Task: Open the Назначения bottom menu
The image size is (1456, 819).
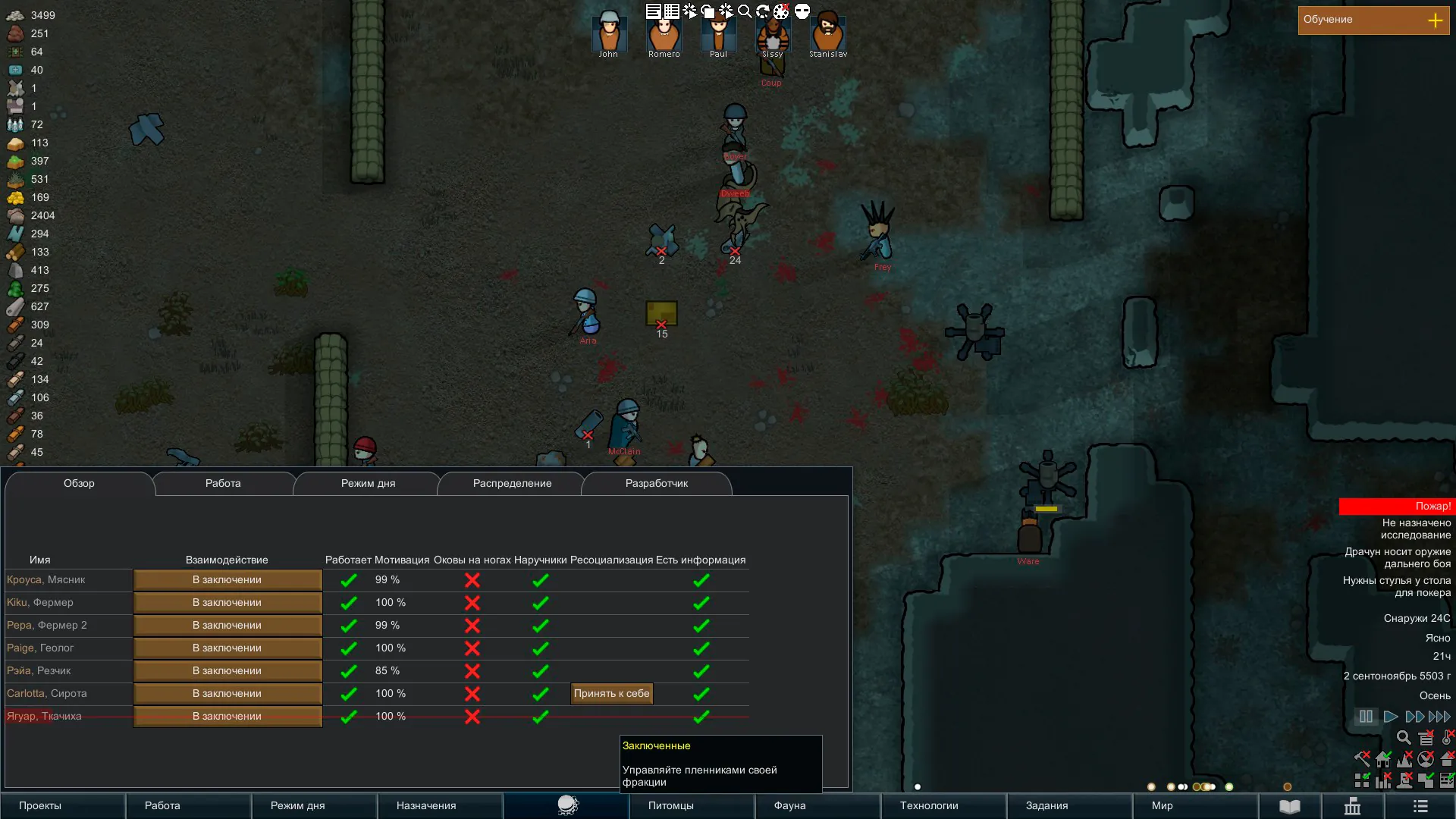Action: [426, 806]
